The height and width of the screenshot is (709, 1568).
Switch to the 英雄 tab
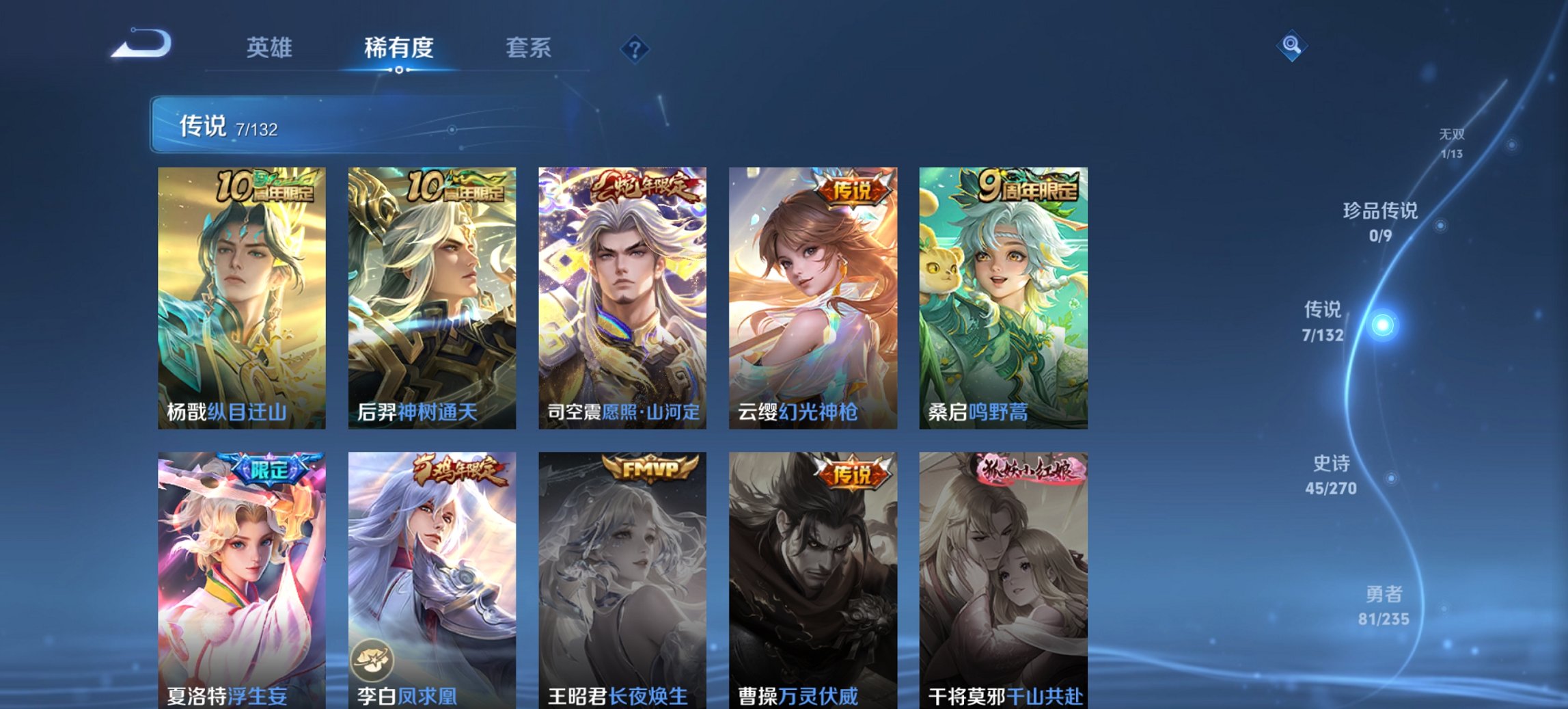(x=271, y=48)
